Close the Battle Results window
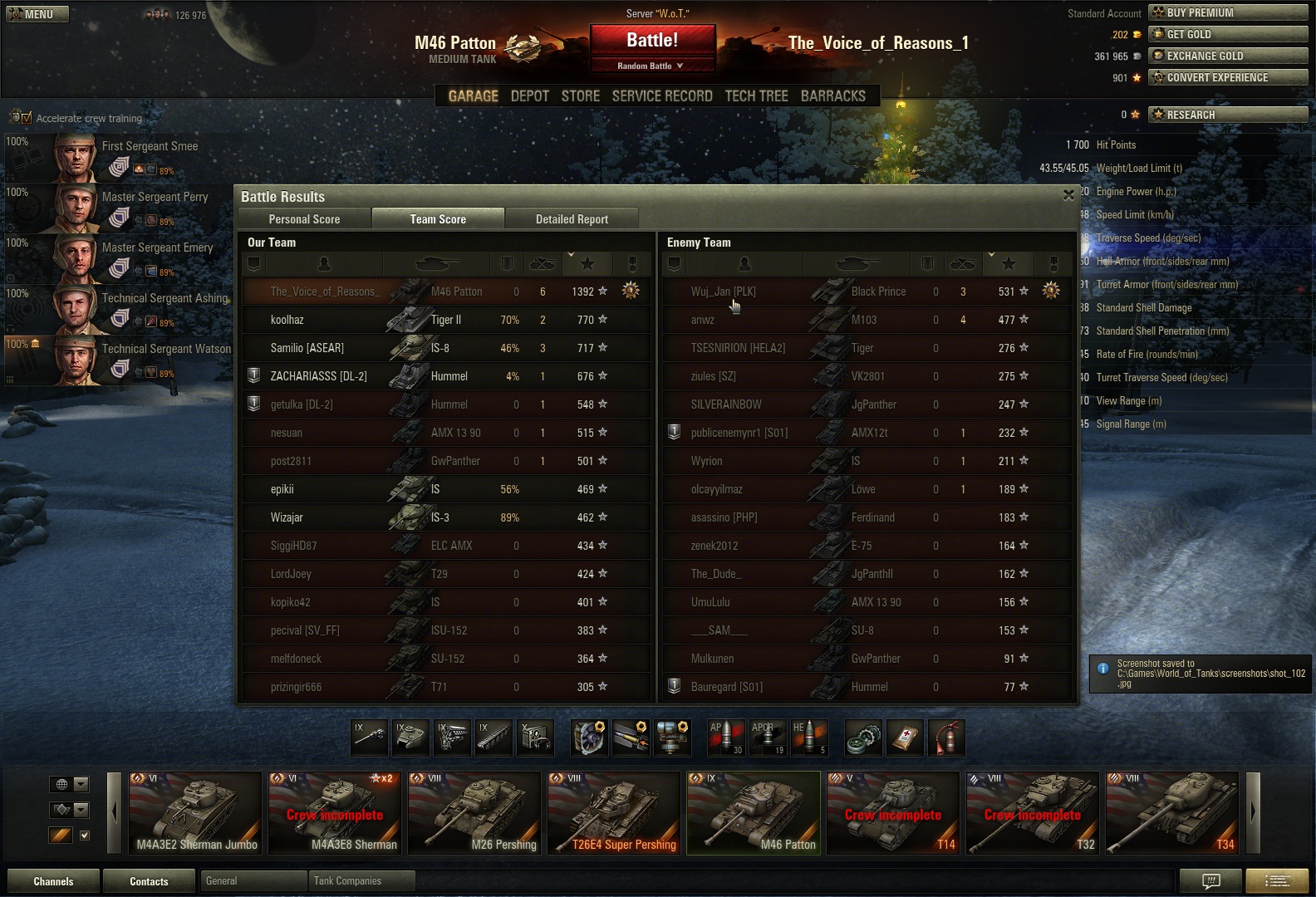This screenshot has width=1316, height=897. (x=1068, y=195)
